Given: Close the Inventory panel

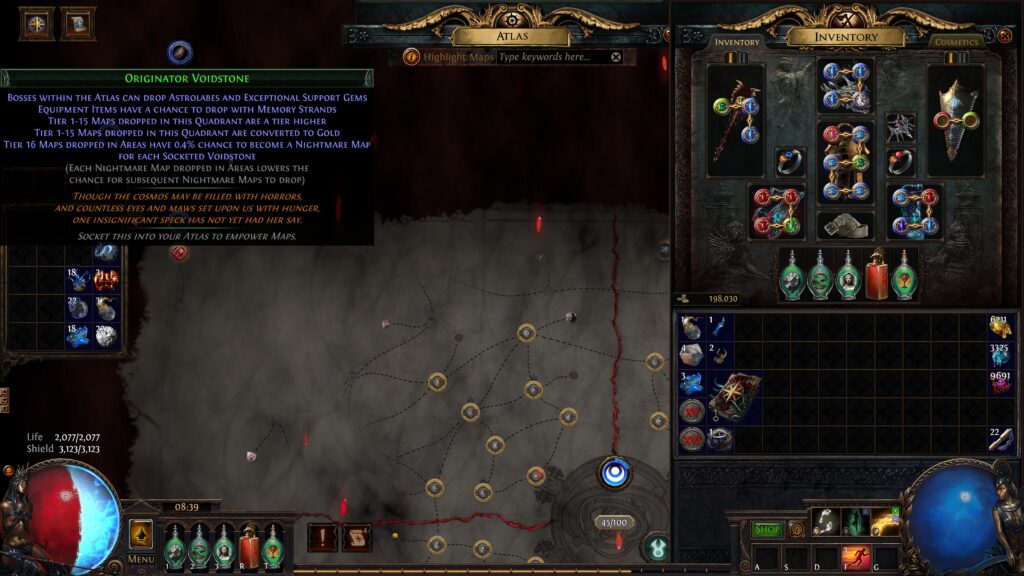Looking at the screenshot, I should tap(1004, 36).
